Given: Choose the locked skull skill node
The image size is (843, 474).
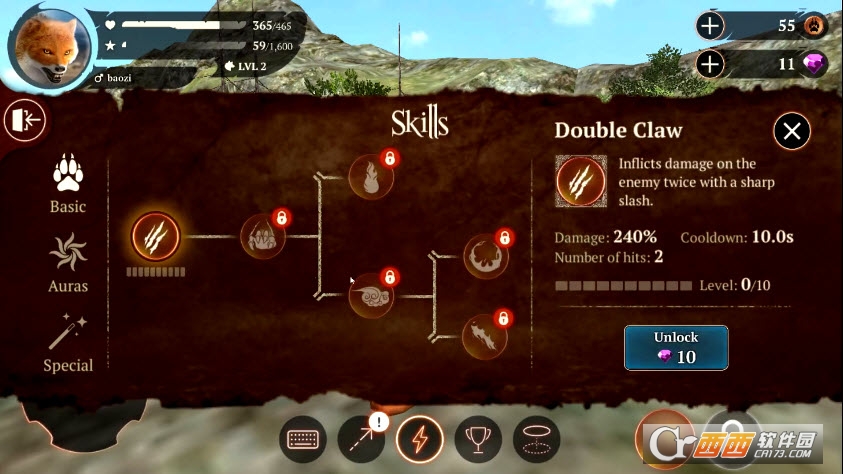Looking at the screenshot, I should (372, 294).
